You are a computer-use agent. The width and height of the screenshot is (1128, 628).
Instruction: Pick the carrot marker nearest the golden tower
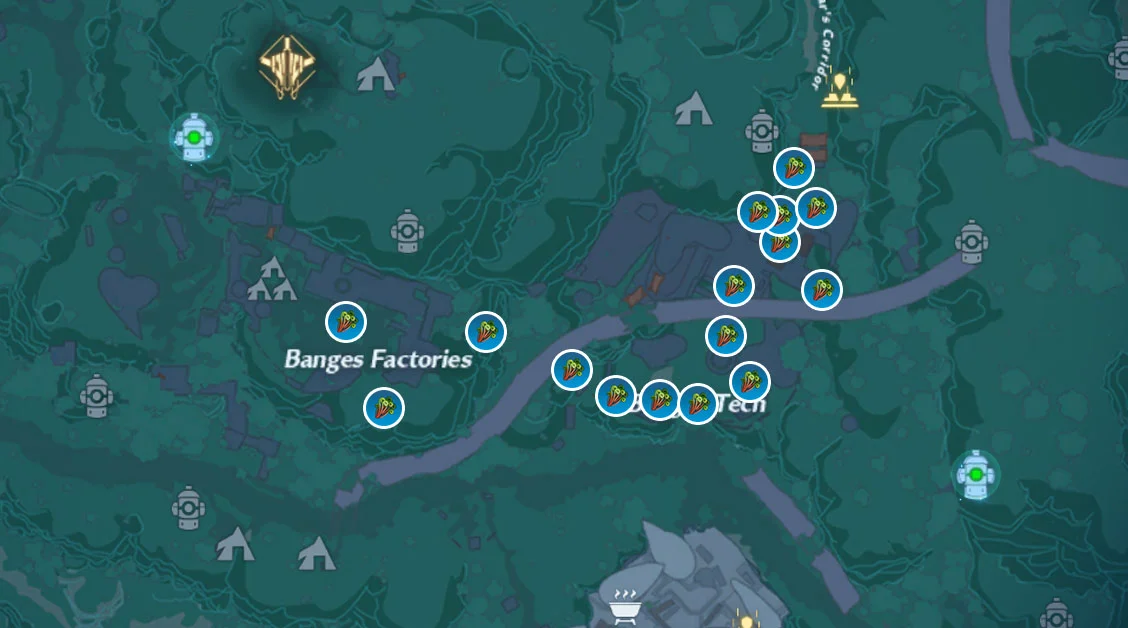click(x=794, y=168)
